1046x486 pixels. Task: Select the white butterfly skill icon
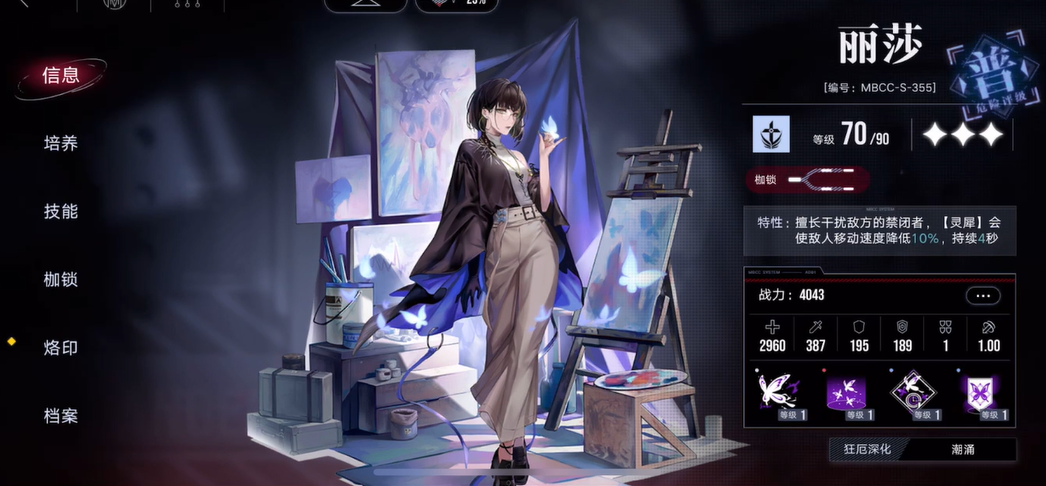point(775,393)
